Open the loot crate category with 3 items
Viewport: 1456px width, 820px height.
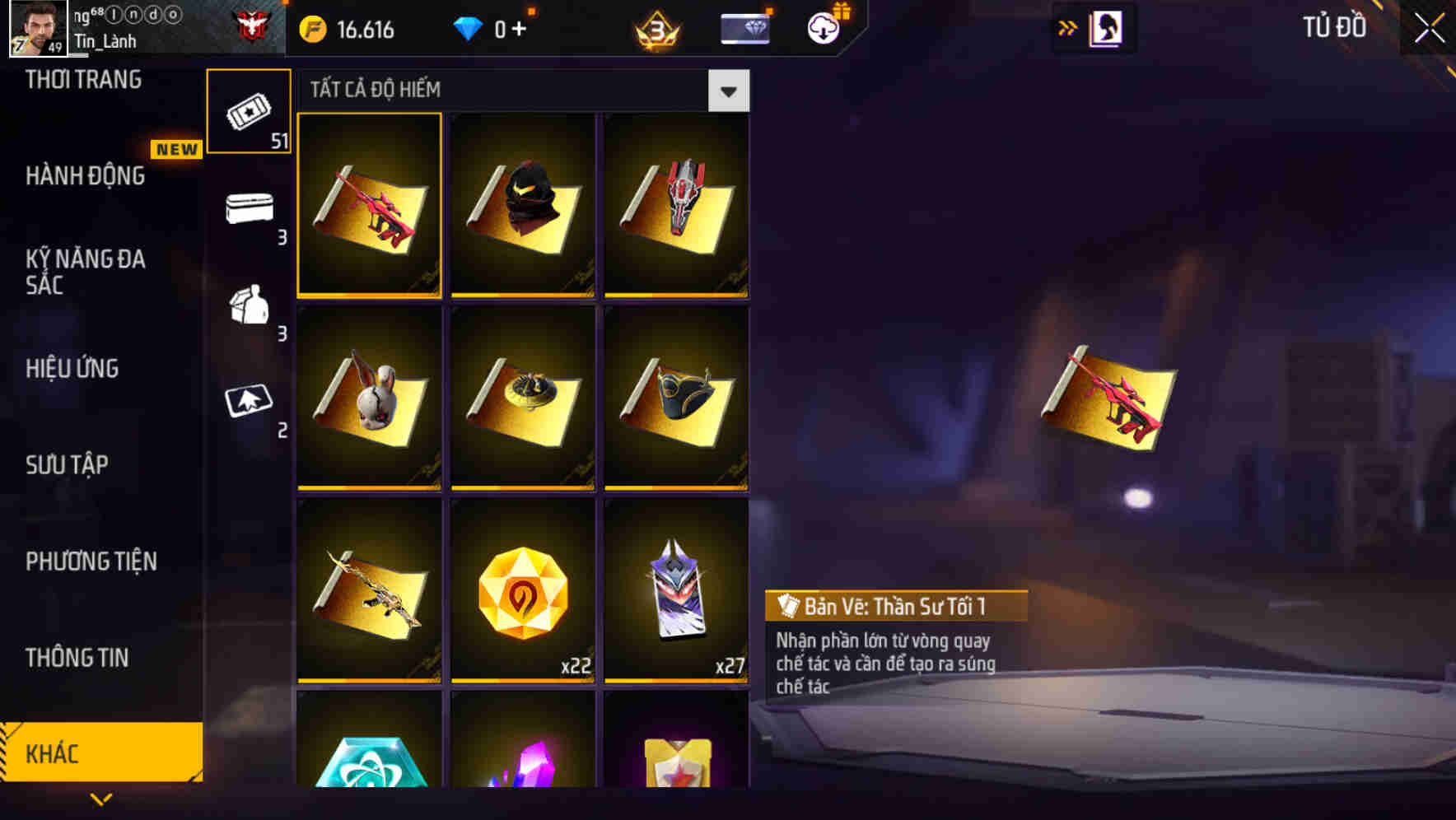(250, 212)
